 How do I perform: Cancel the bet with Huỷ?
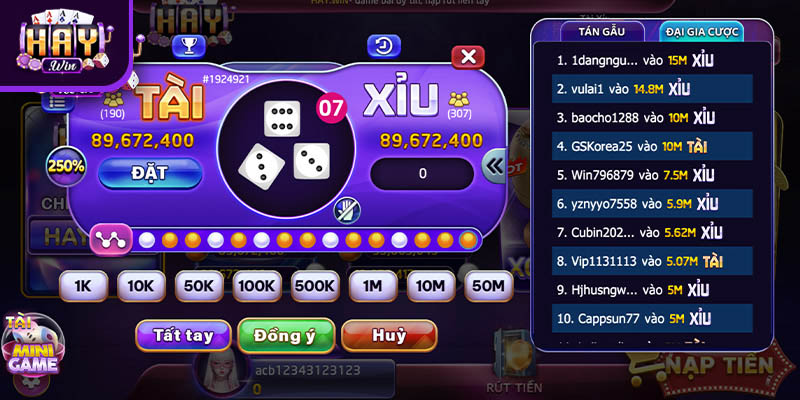(389, 335)
